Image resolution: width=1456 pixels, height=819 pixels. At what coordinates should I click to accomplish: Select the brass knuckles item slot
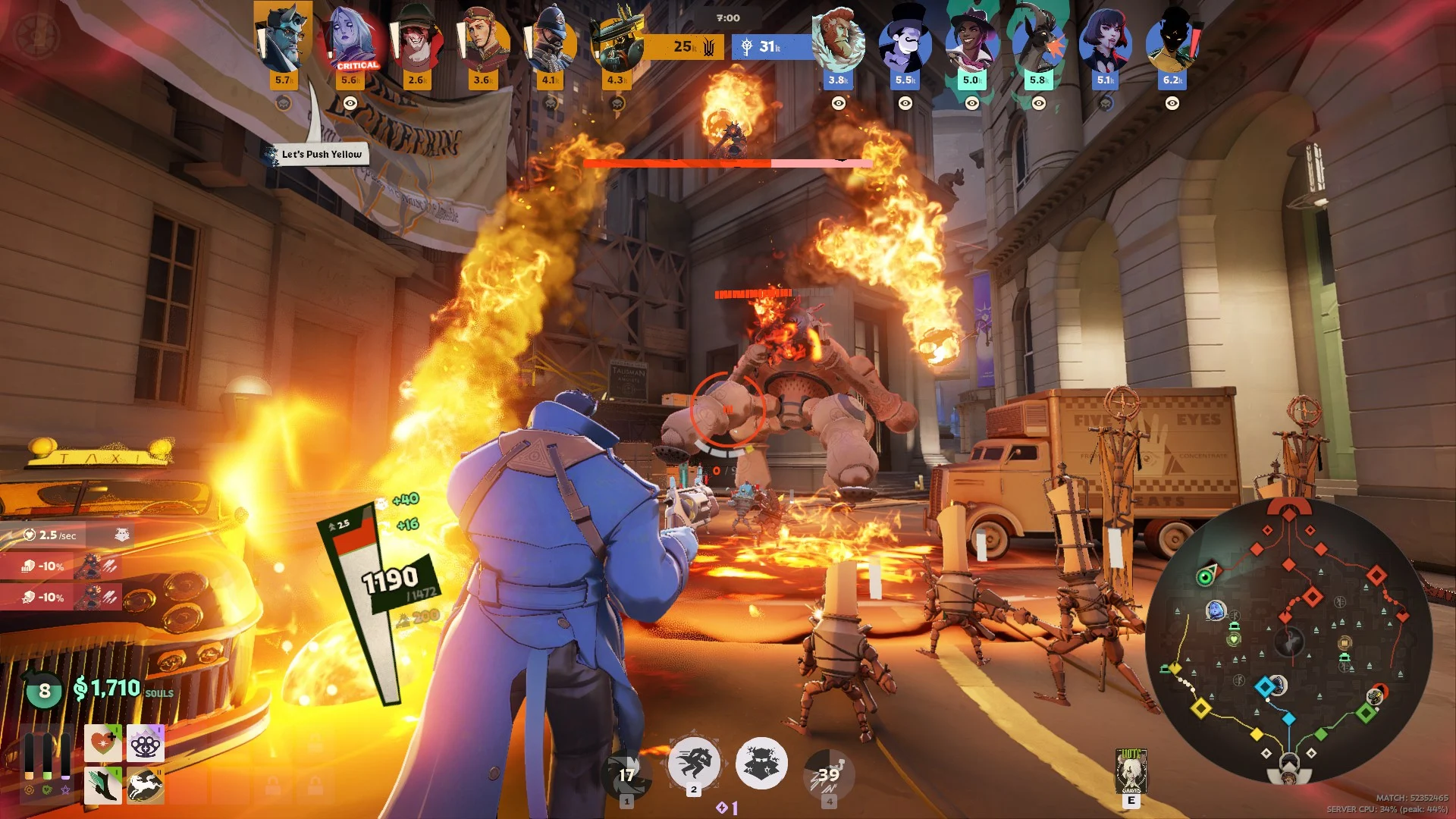click(145, 744)
